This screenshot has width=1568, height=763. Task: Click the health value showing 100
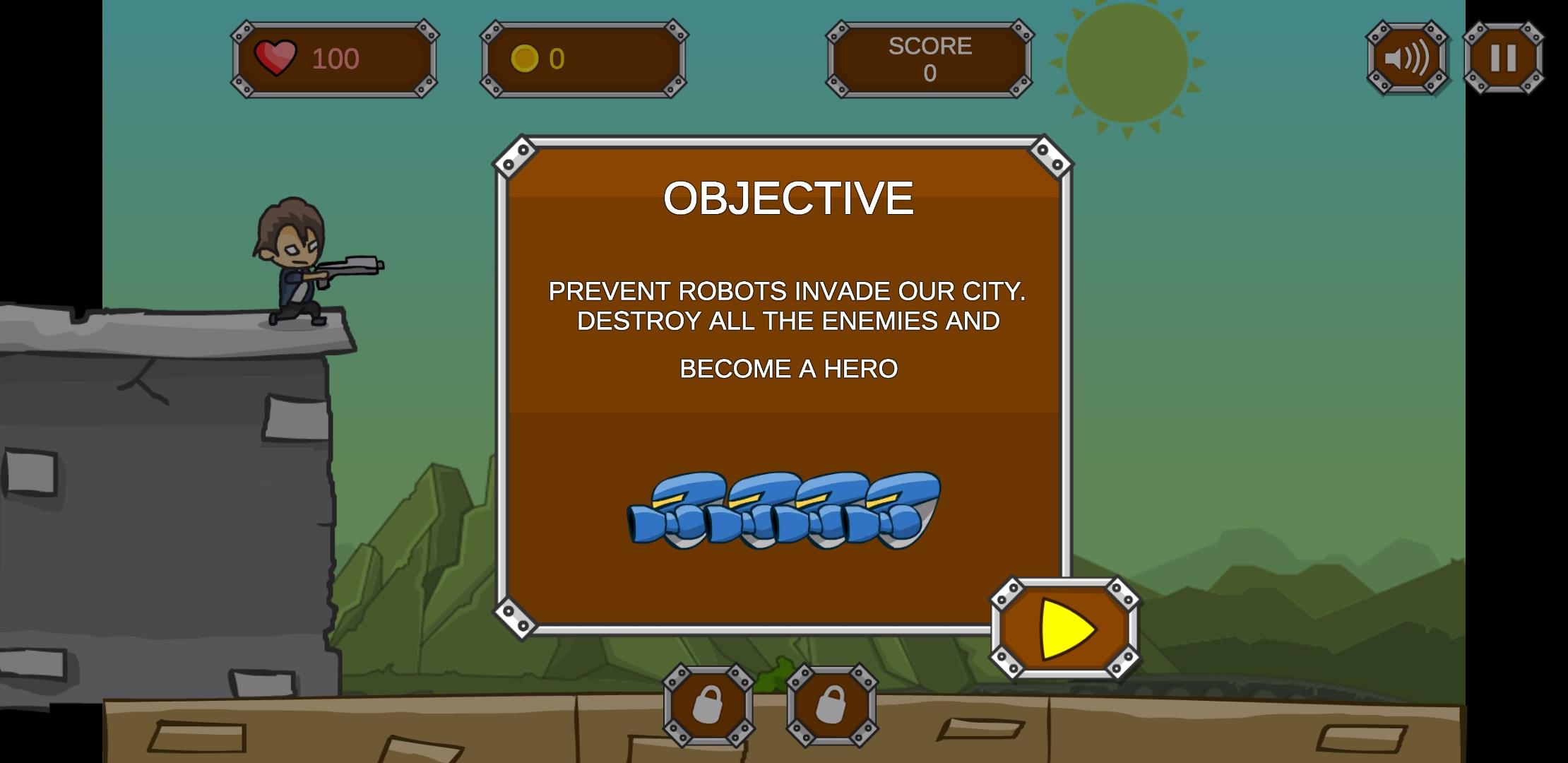point(337,58)
